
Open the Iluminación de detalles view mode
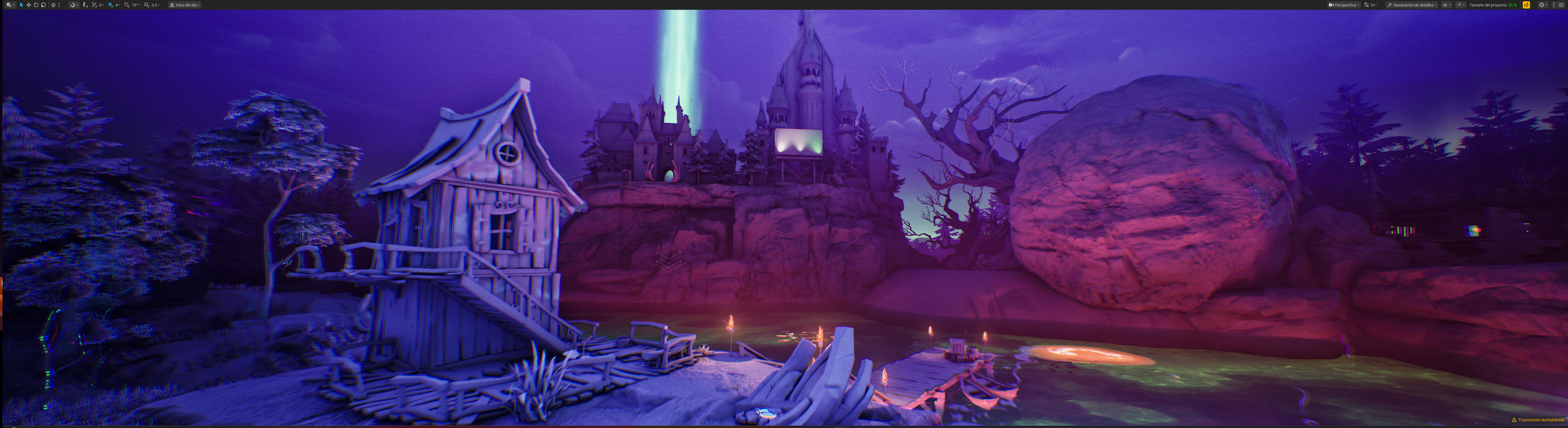point(1411,5)
